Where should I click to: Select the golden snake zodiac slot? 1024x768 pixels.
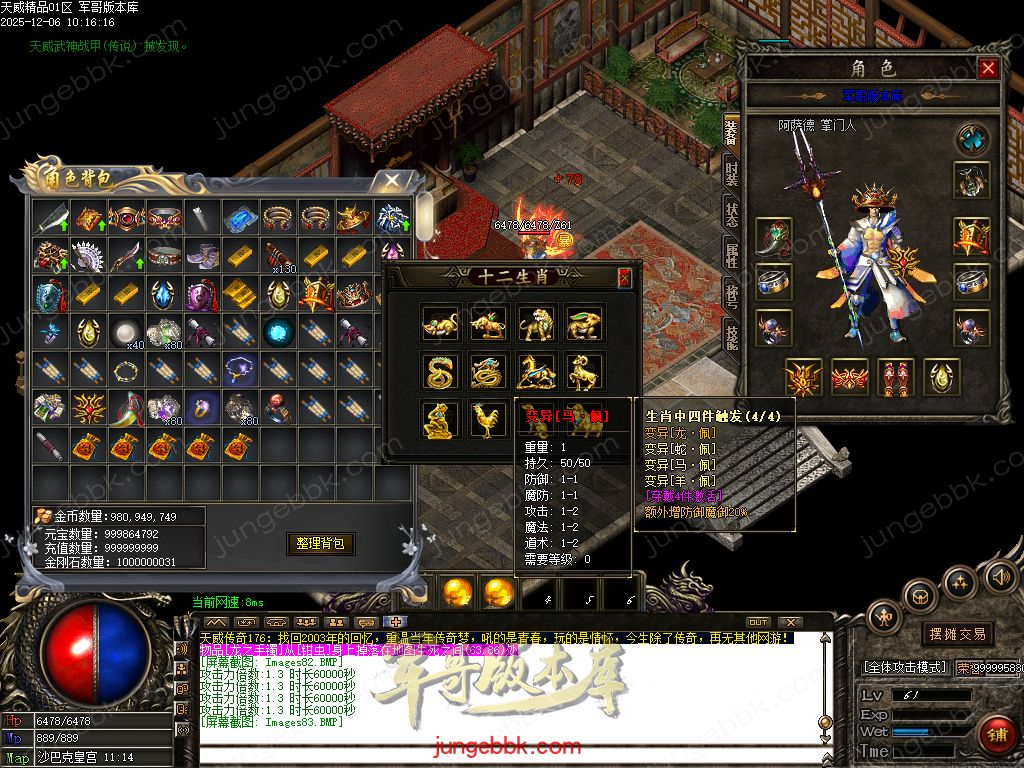(x=440, y=372)
